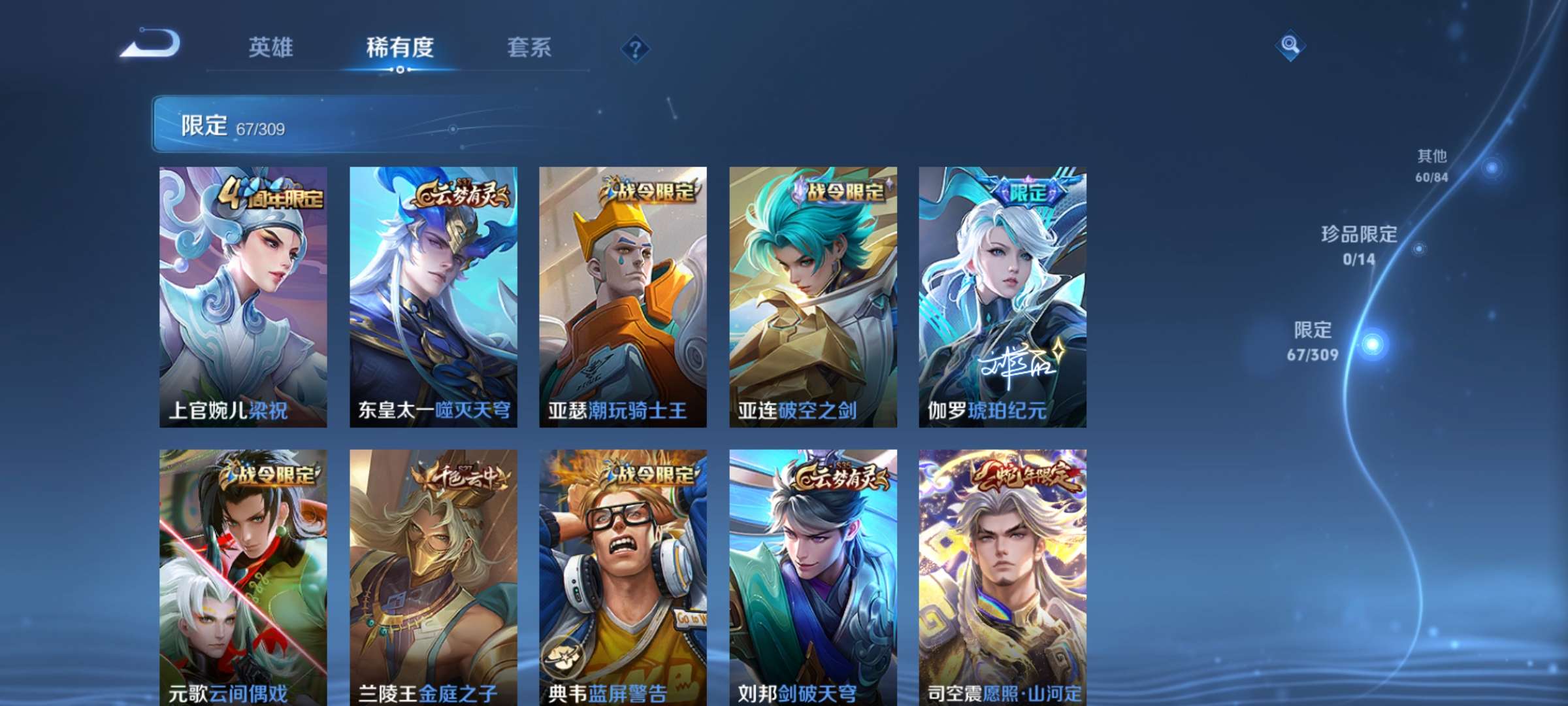The width and height of the screenshot is (1568, 706).
Task: Open the search magnifier icon
Action: (1288, 46)
